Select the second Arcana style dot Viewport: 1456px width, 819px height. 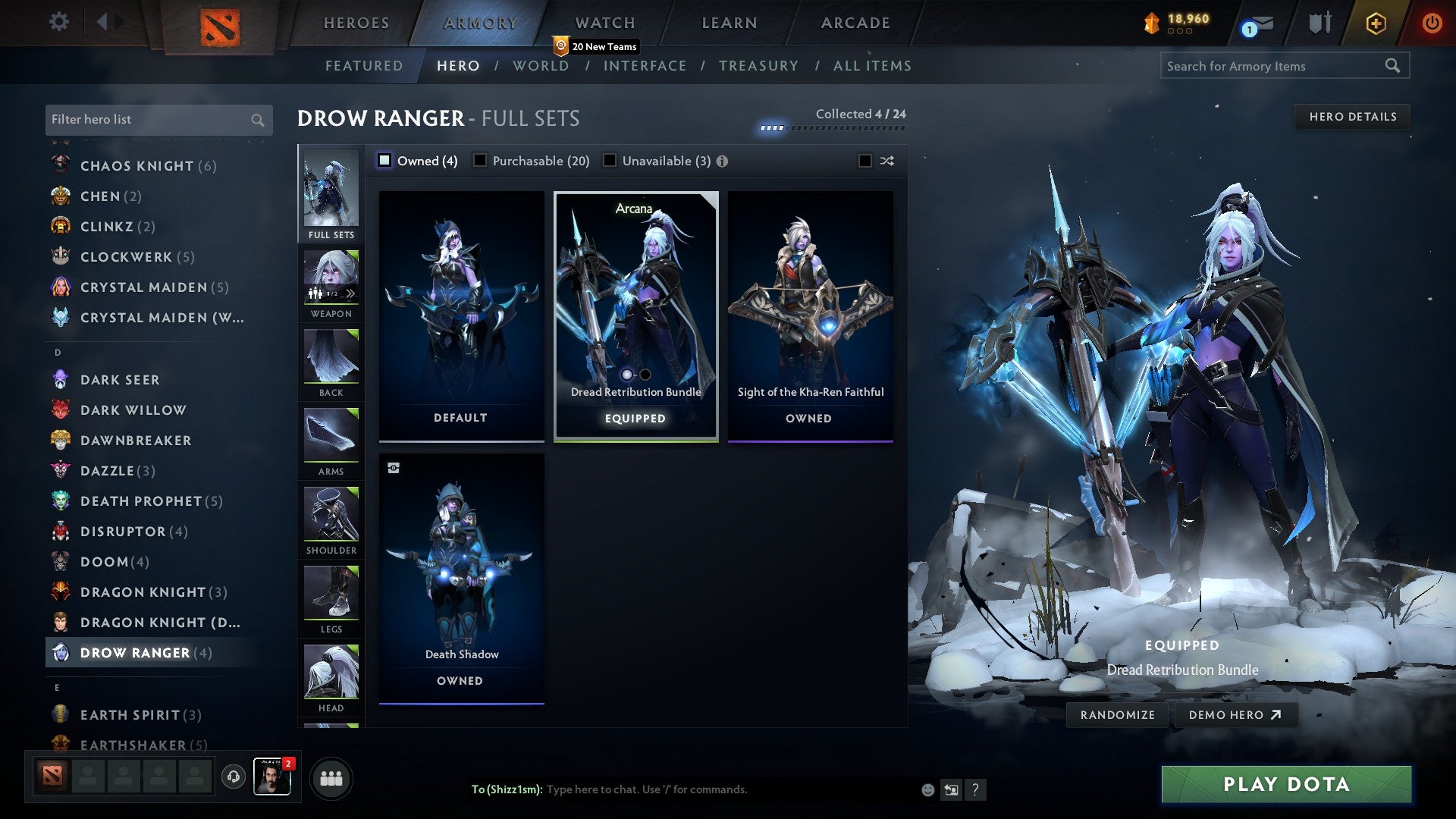coord(645,374)
